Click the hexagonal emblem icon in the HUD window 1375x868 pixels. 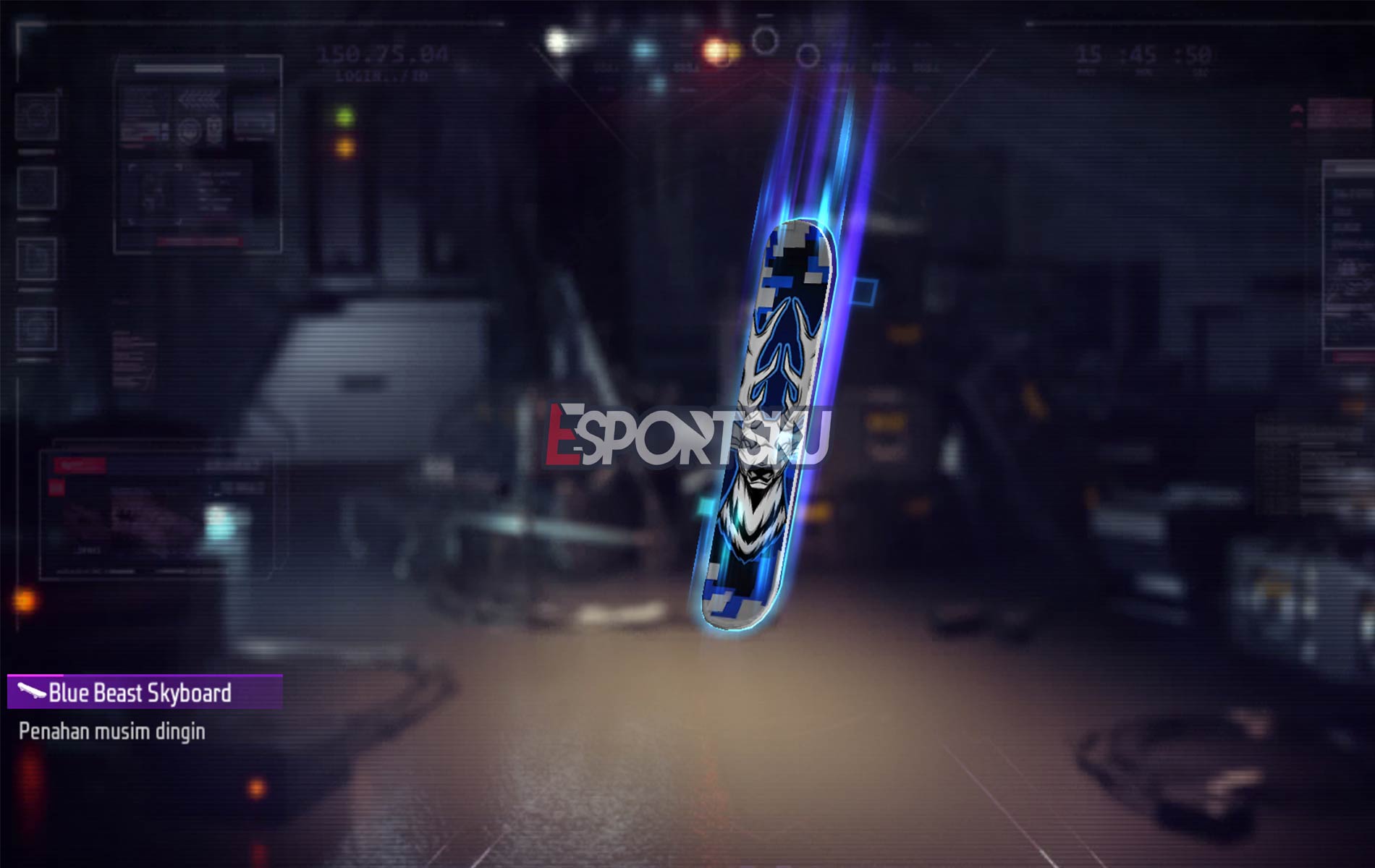pyautogui.click(x=190, y=132)
